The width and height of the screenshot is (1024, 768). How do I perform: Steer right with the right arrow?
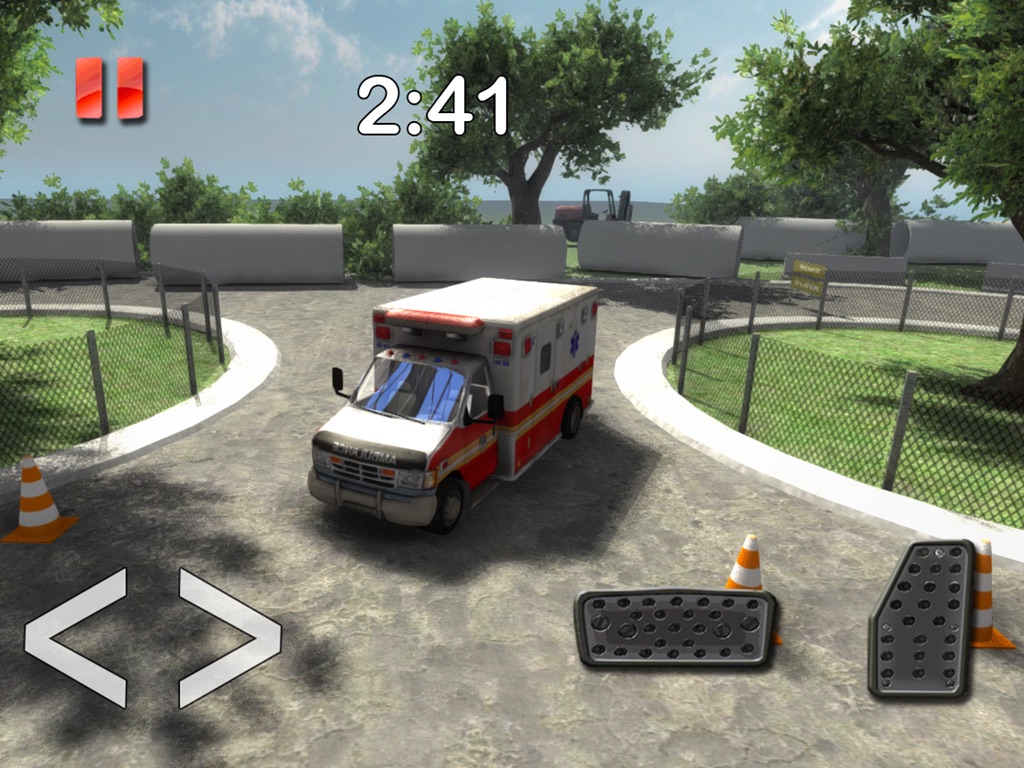click(x=230, y=637)
